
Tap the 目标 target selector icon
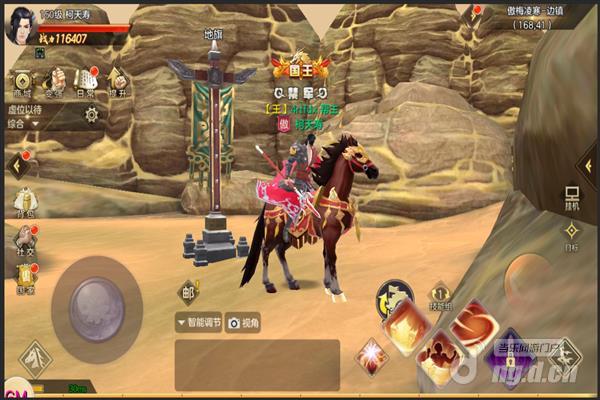pos(572,235)
